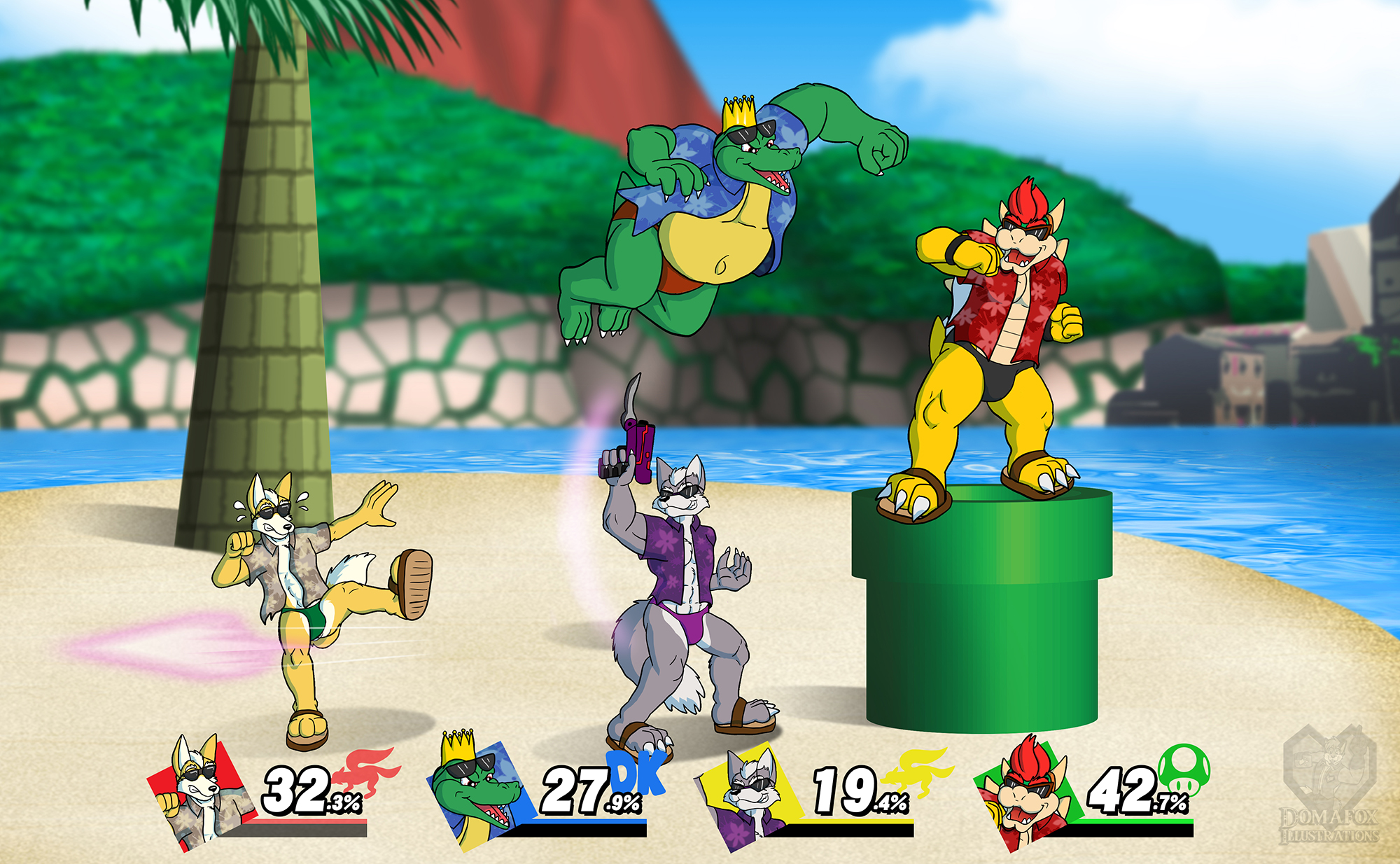Choose Wolf's portrait on the yellow panel
Screen dimensions: 1400x864
(x=749, y=795)
